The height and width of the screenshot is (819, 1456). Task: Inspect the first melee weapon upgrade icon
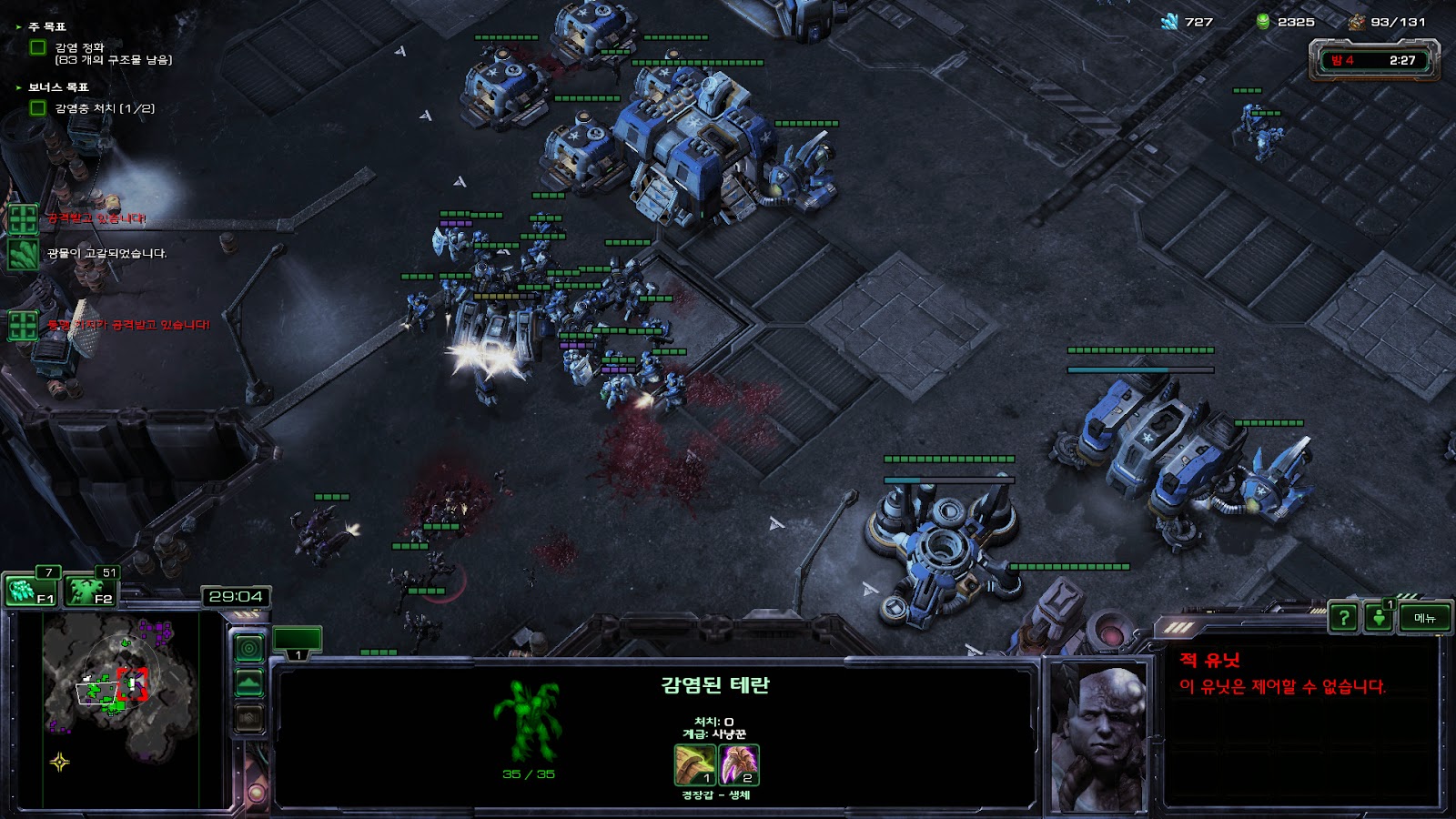(694, 764)
